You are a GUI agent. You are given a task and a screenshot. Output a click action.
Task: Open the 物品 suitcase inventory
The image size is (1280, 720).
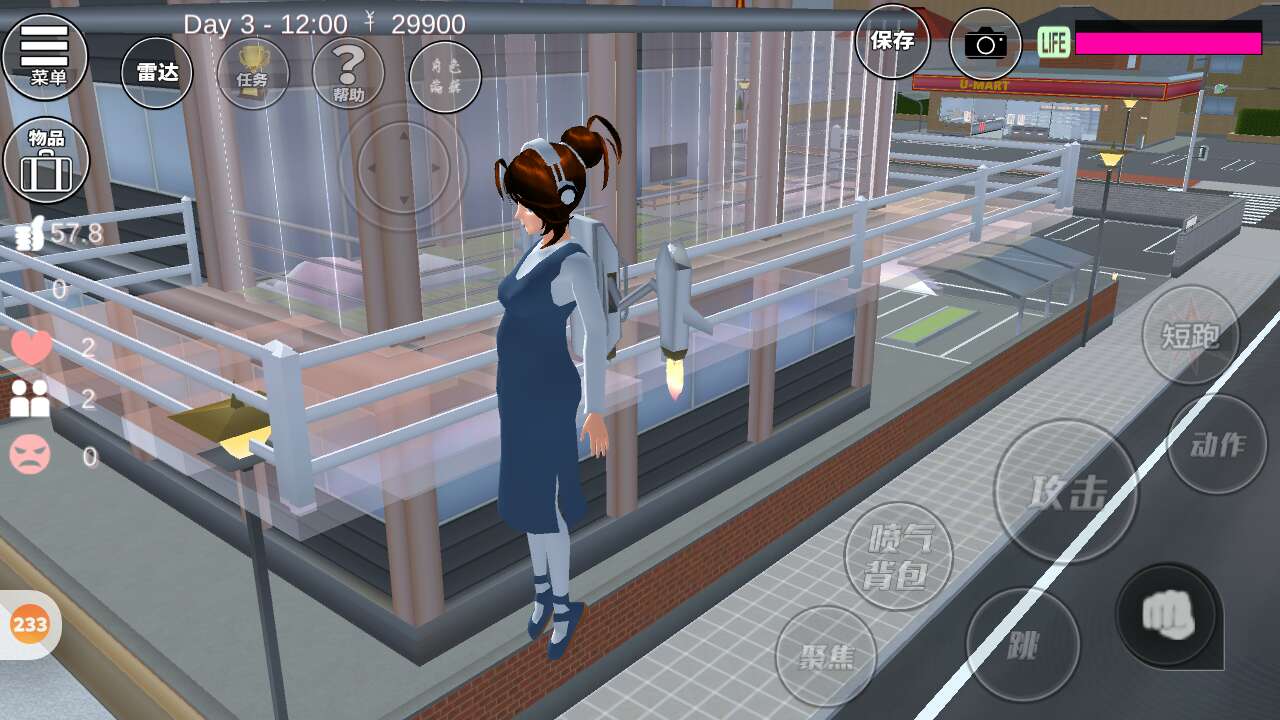[x=46, y=160]
